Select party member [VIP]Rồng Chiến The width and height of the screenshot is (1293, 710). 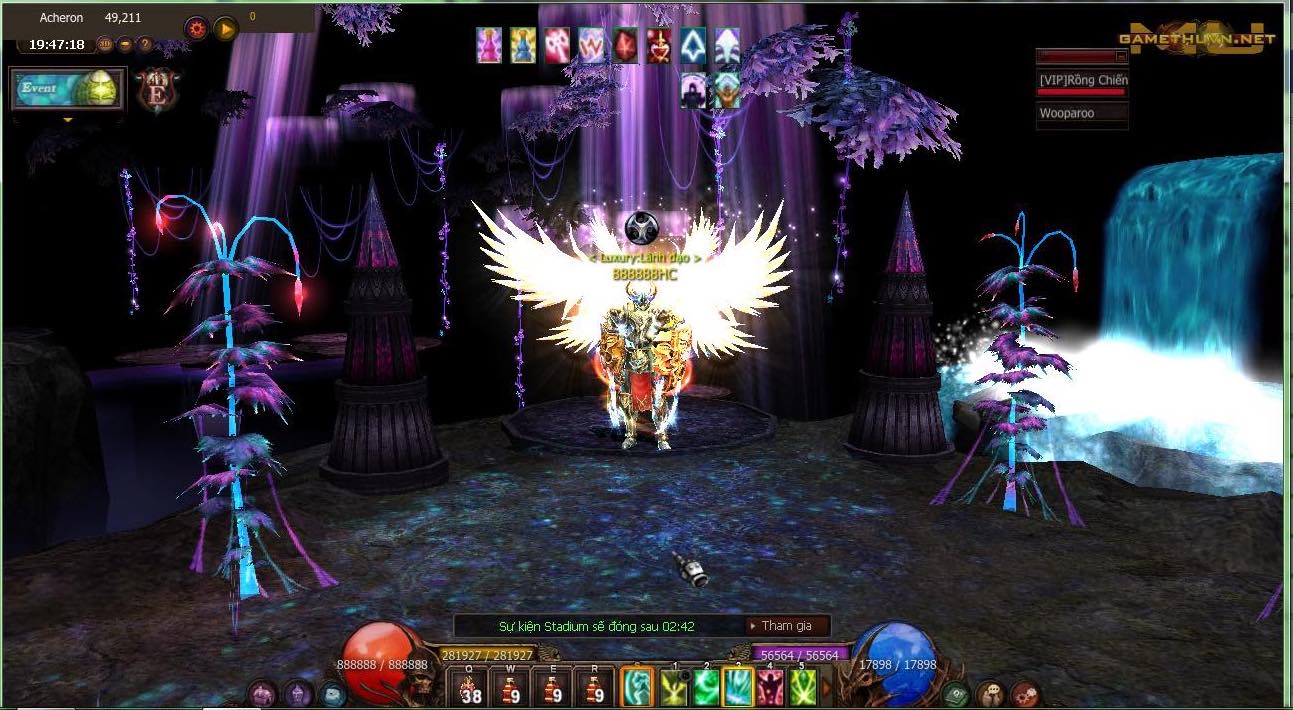pyautogui.click(x=1082, y=80)
